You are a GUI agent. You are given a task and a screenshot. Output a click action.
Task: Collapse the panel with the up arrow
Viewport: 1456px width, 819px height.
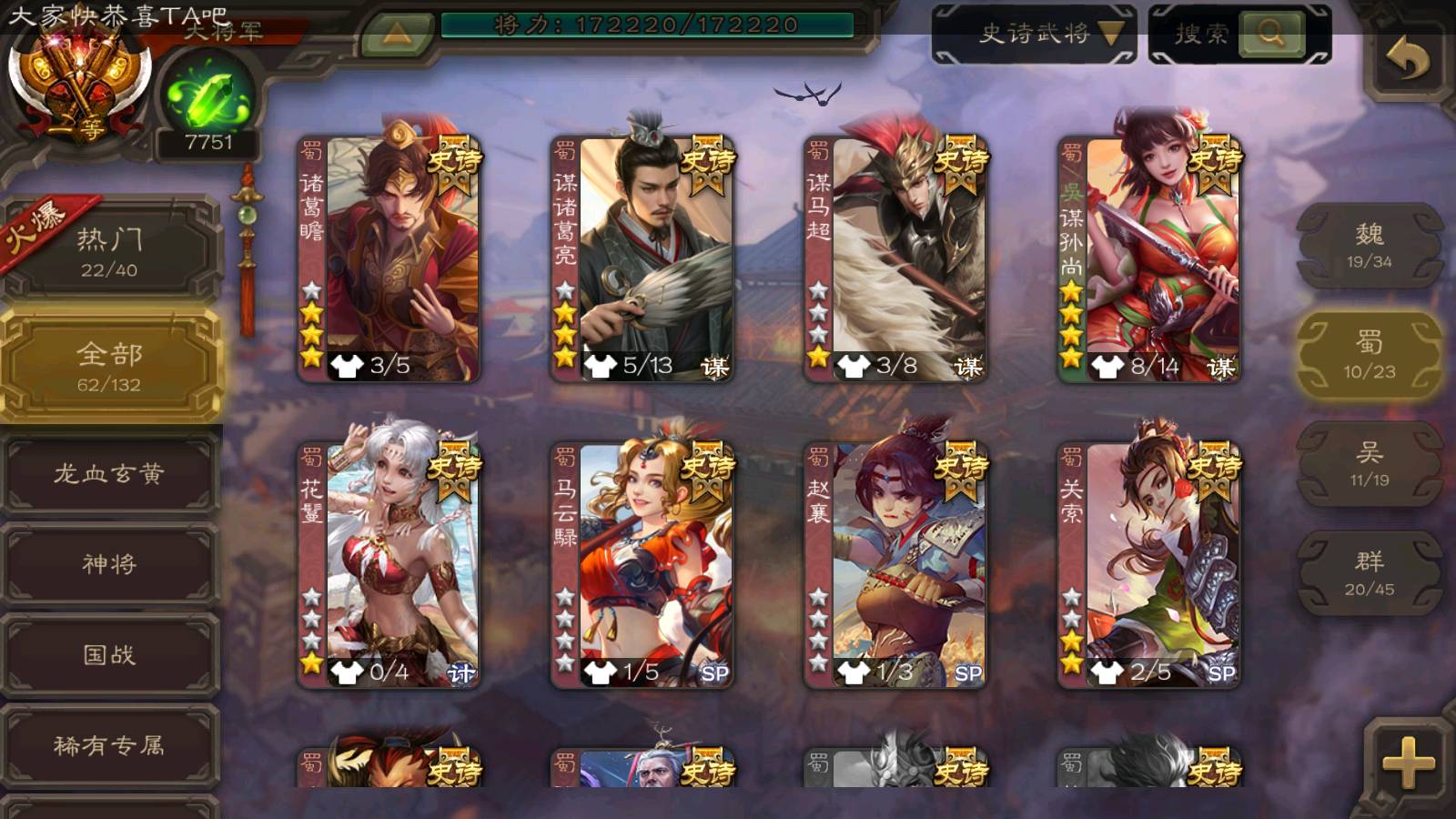[x=397, y=35]
